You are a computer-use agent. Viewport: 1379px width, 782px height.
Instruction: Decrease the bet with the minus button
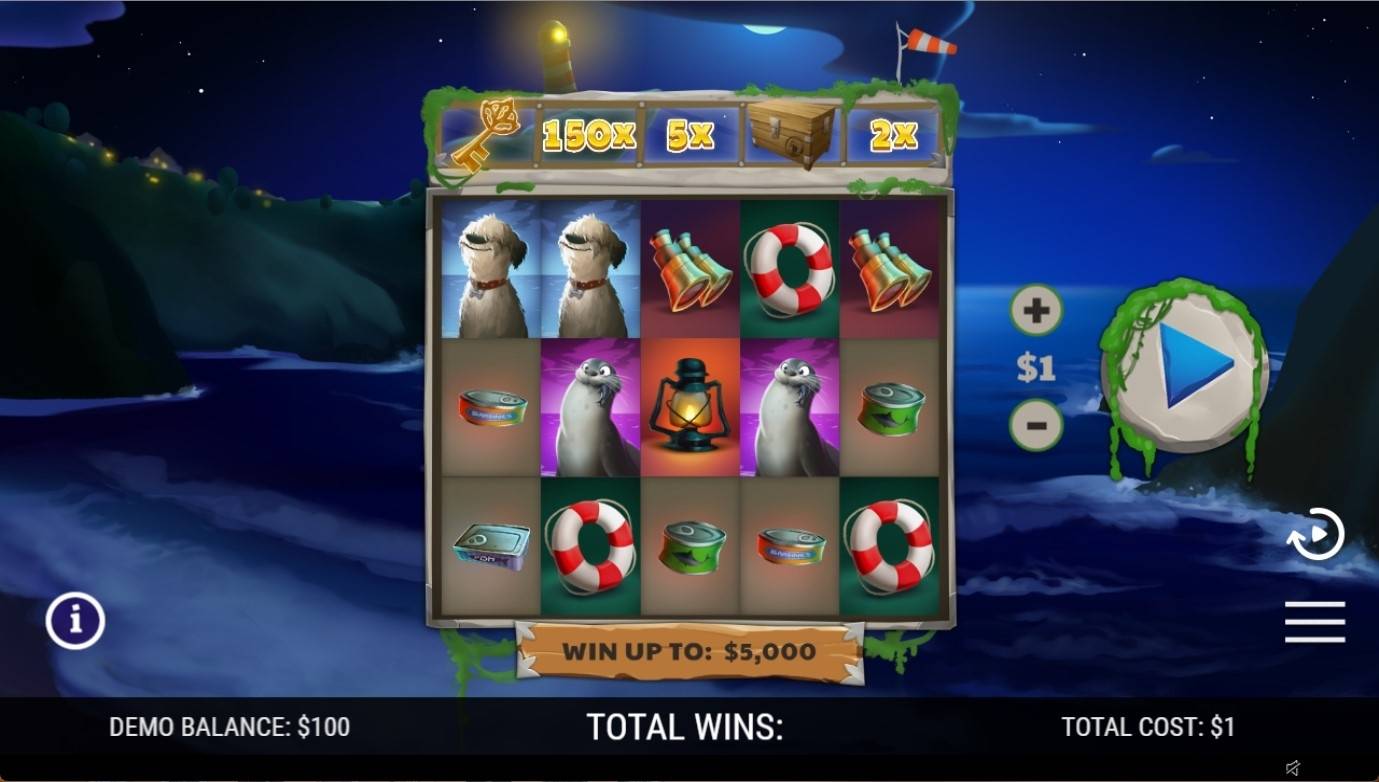(x=1036, y=426)
